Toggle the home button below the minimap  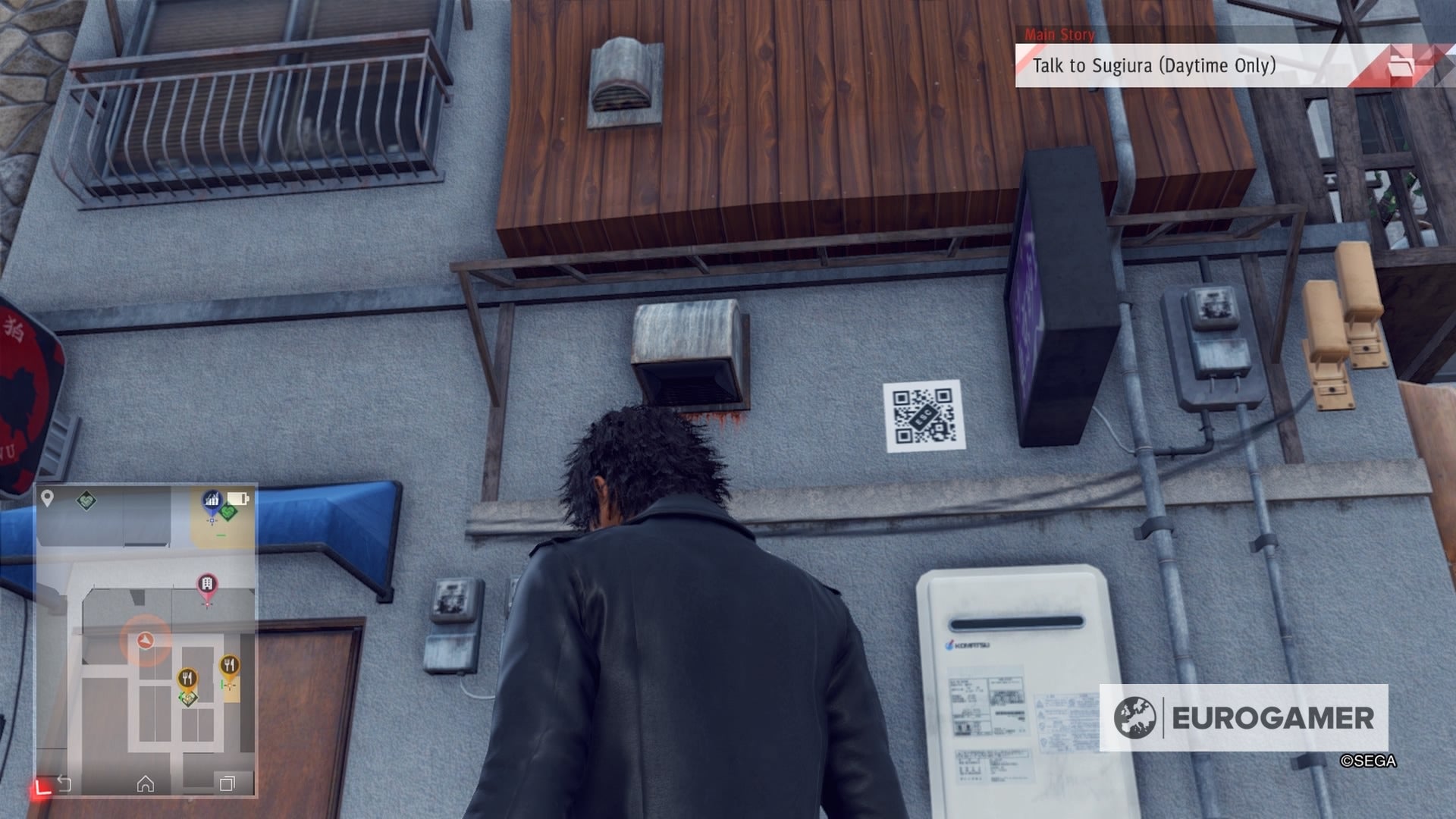[146, 783]
